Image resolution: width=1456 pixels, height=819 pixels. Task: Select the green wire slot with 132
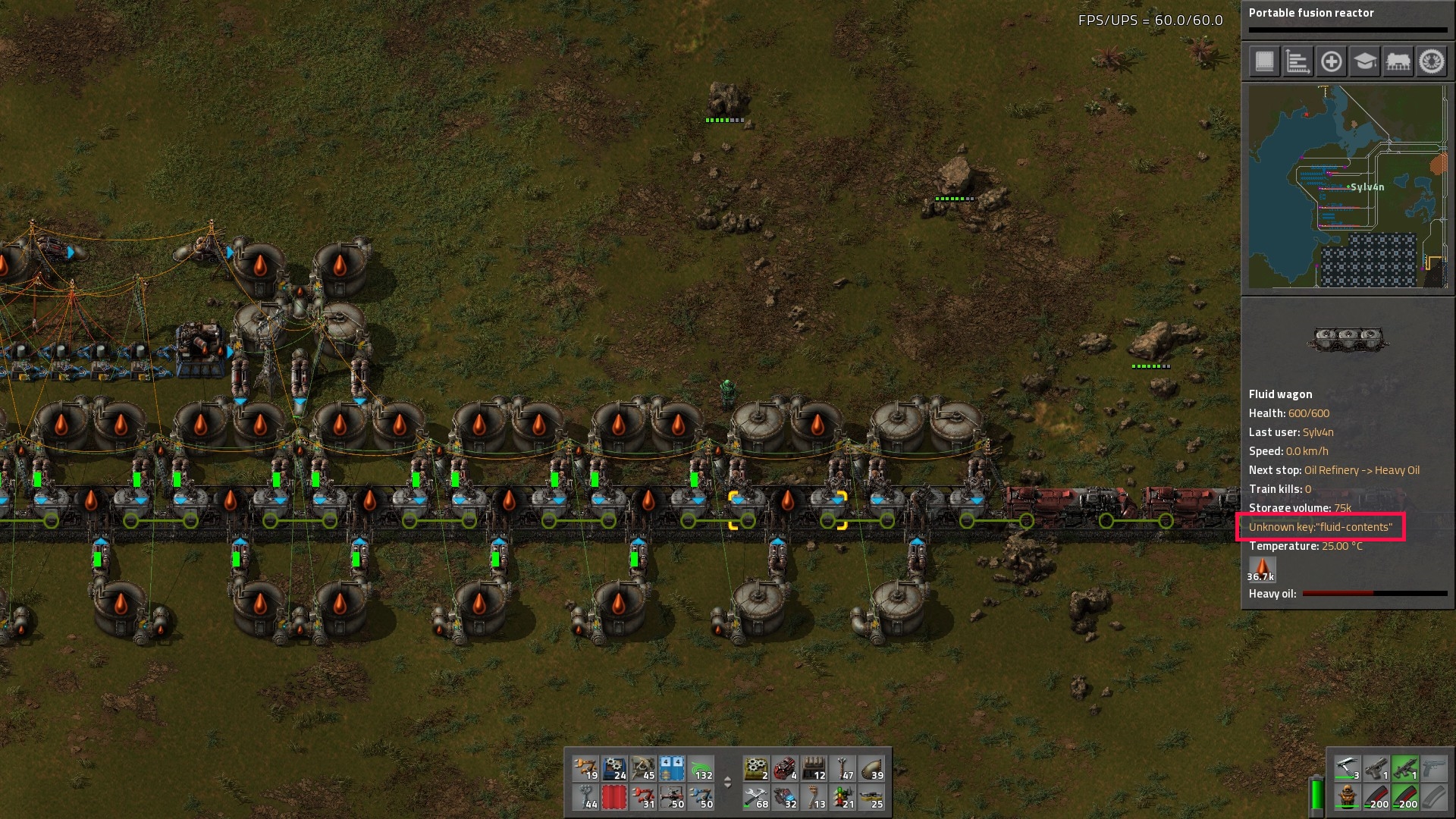coord(701,768)
